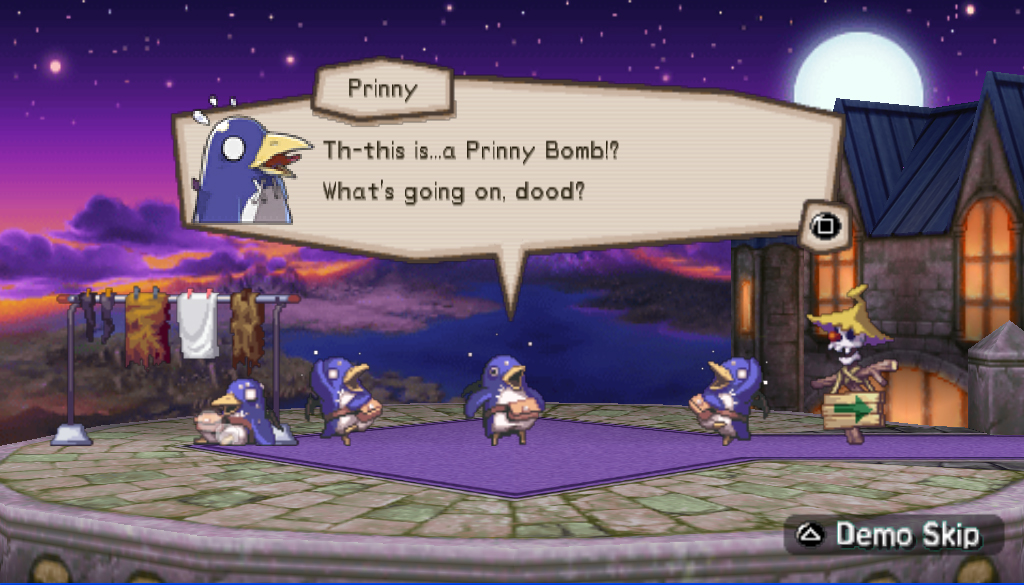The image size is (1024, 585).
Task: Skip the cutscene using Demo Skip
Action: point(892,535)
